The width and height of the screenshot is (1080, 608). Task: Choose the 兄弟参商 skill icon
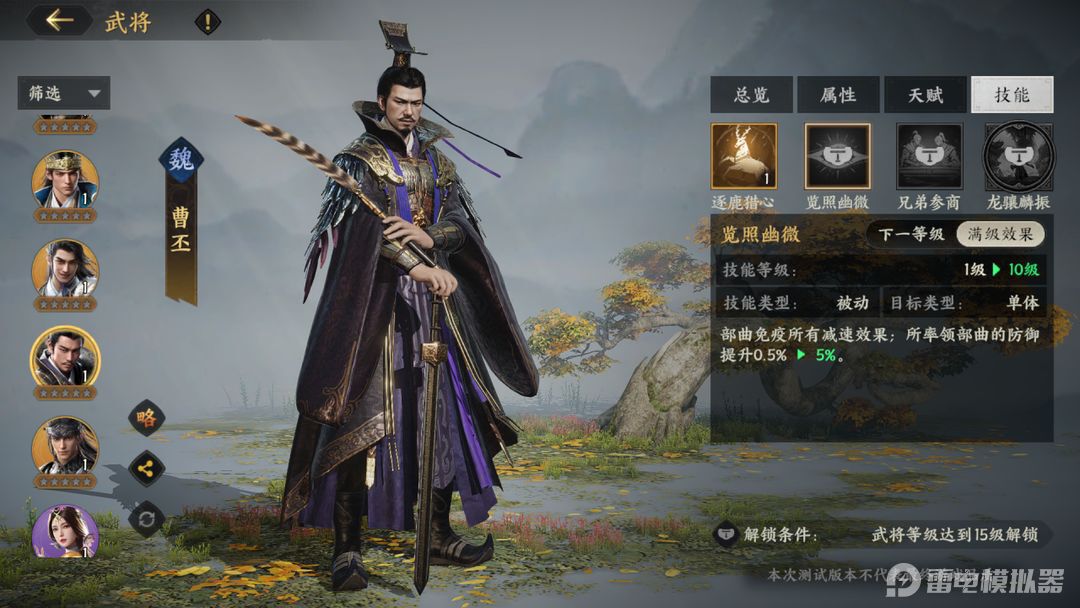click(929, 156)
